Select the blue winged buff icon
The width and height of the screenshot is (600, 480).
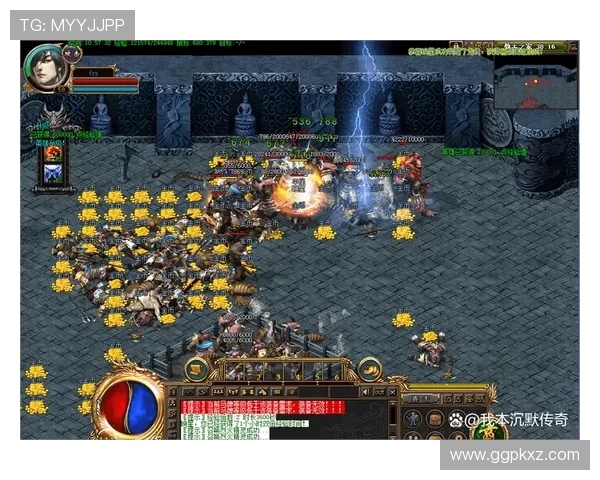53,173
